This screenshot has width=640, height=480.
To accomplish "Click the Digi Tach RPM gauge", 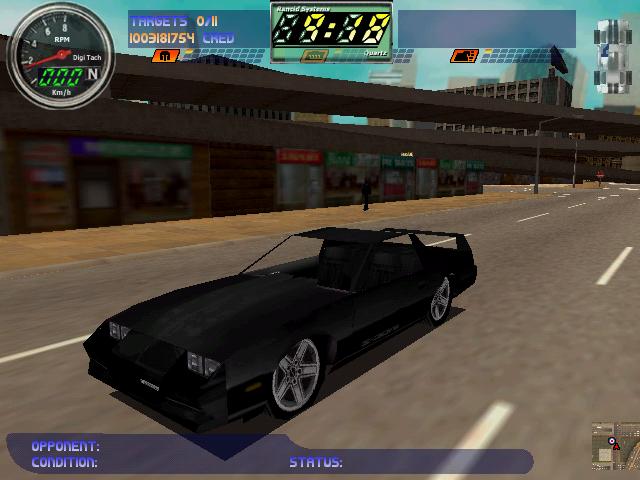I will pos(59,49).
